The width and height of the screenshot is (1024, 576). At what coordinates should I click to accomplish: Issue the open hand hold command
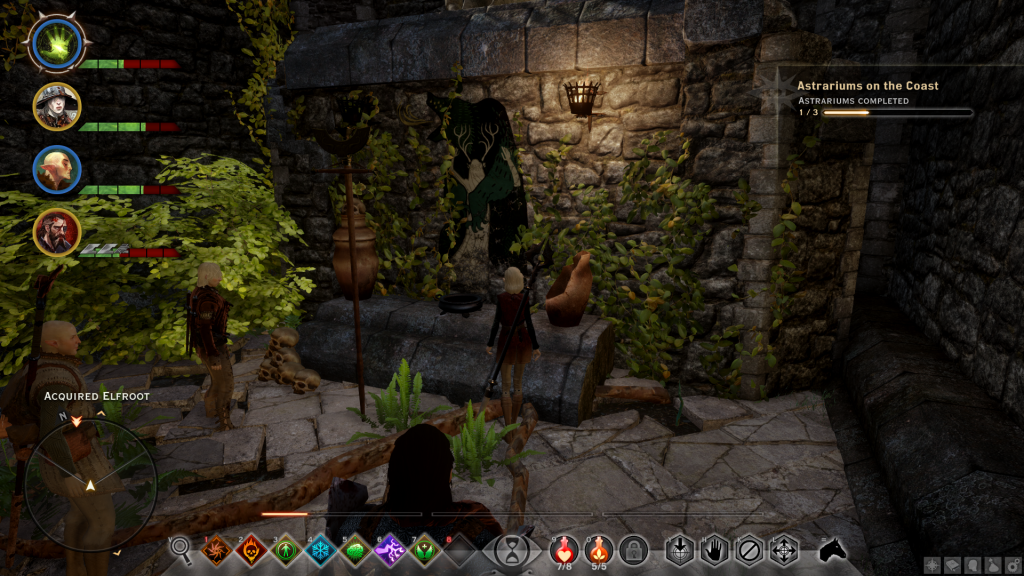714,550
